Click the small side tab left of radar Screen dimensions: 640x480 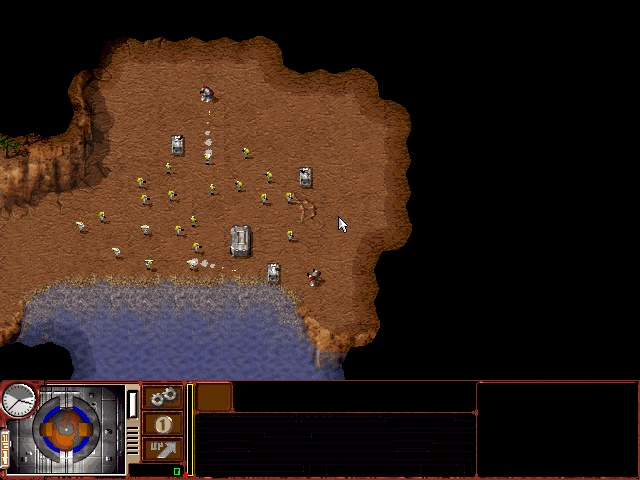pyautogui.click(x=5, y=447)
